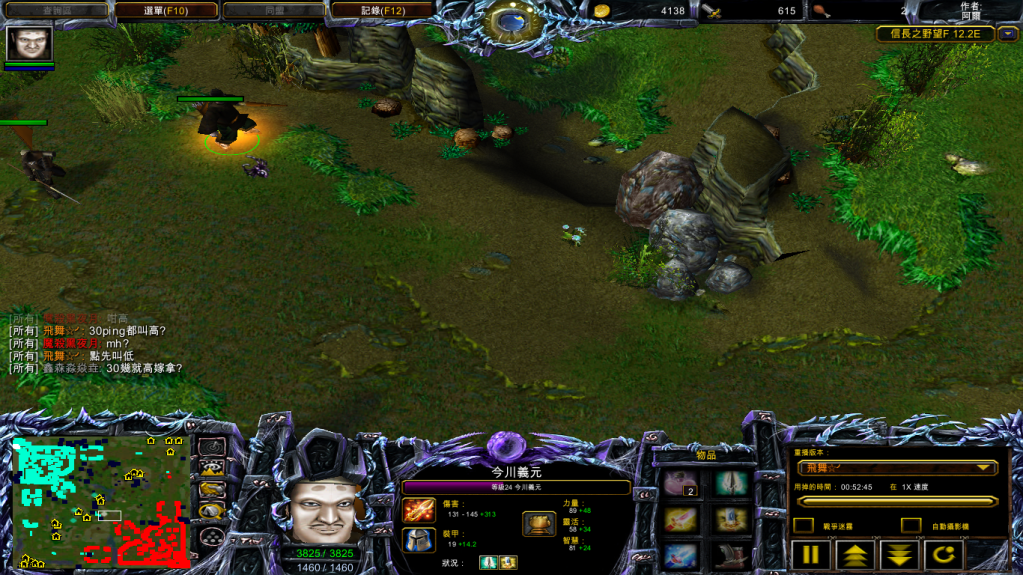The image size is (1023, 575).
Task: Select the knight helmet armor icon
Action: point(417,540)
